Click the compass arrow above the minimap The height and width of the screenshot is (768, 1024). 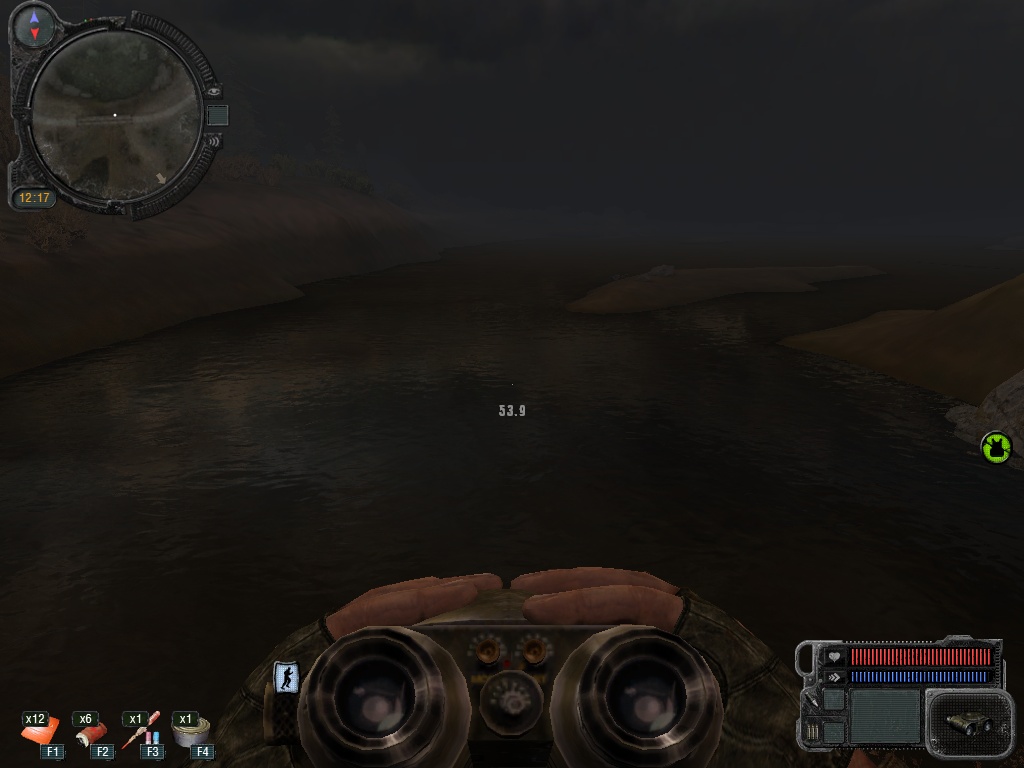pos(35,25)
